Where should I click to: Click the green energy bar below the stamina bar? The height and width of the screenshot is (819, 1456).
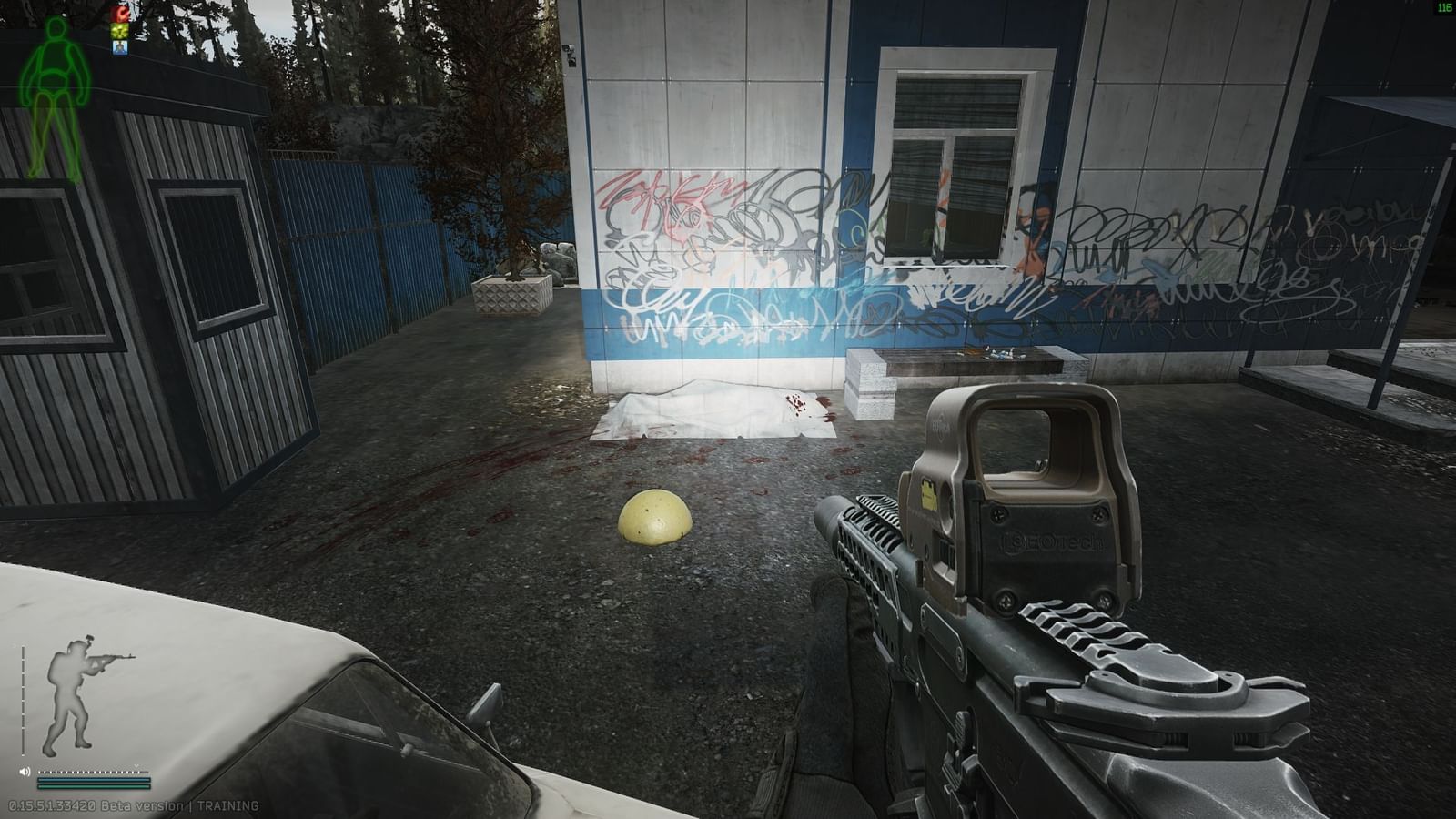point(93,786)
